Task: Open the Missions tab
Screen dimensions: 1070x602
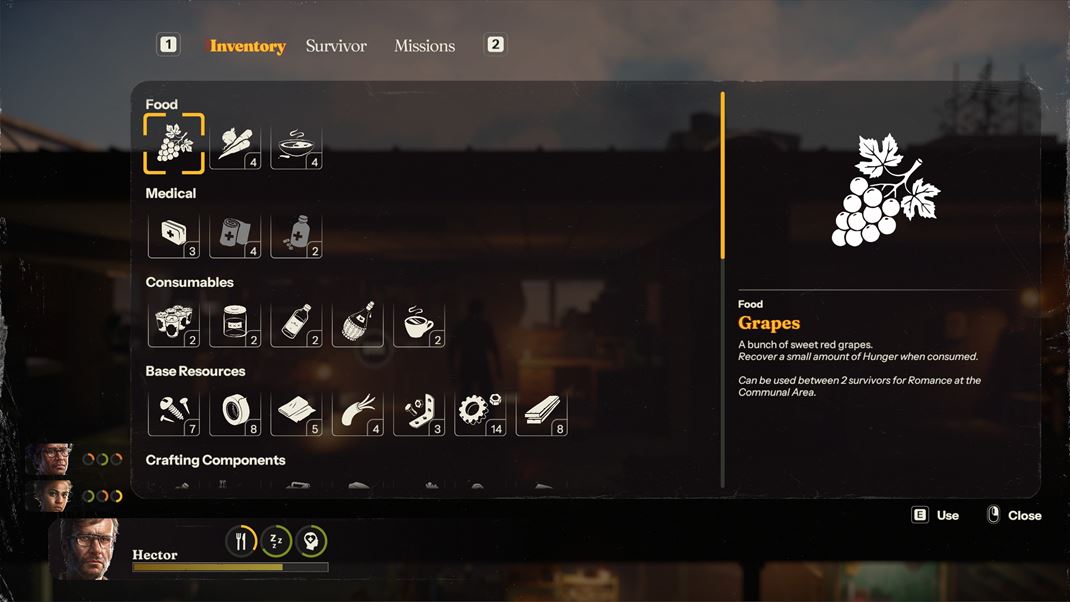Action: [x=424, y=46]
